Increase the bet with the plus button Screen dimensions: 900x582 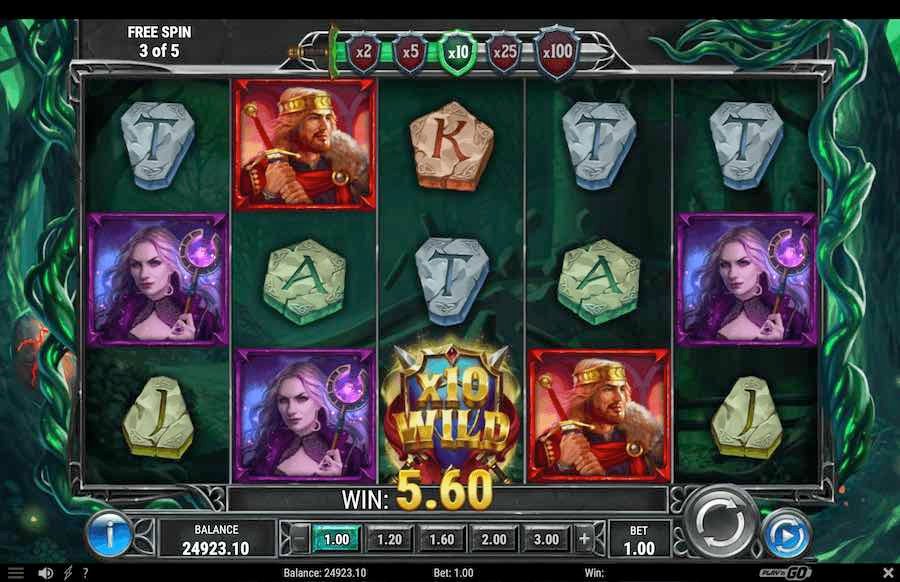[x=584, y=539]
